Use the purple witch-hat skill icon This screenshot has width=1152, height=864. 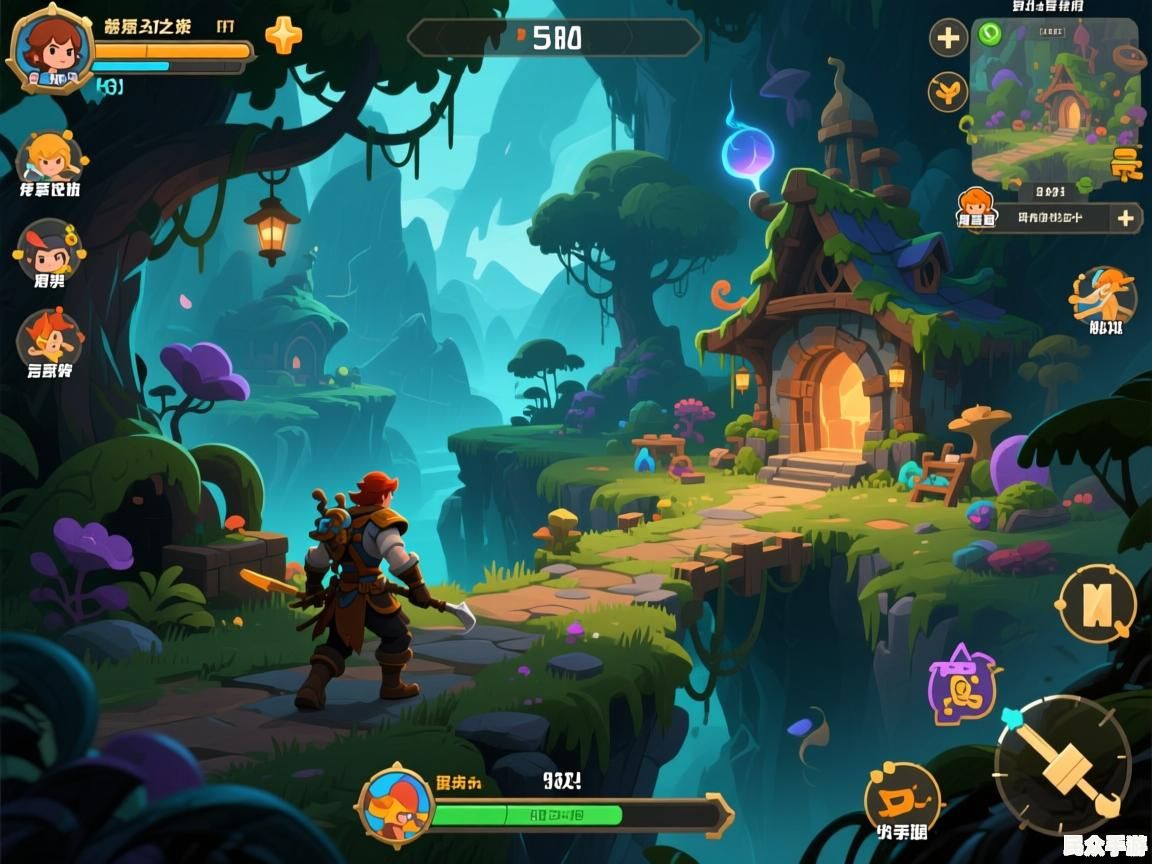point(962,685)
